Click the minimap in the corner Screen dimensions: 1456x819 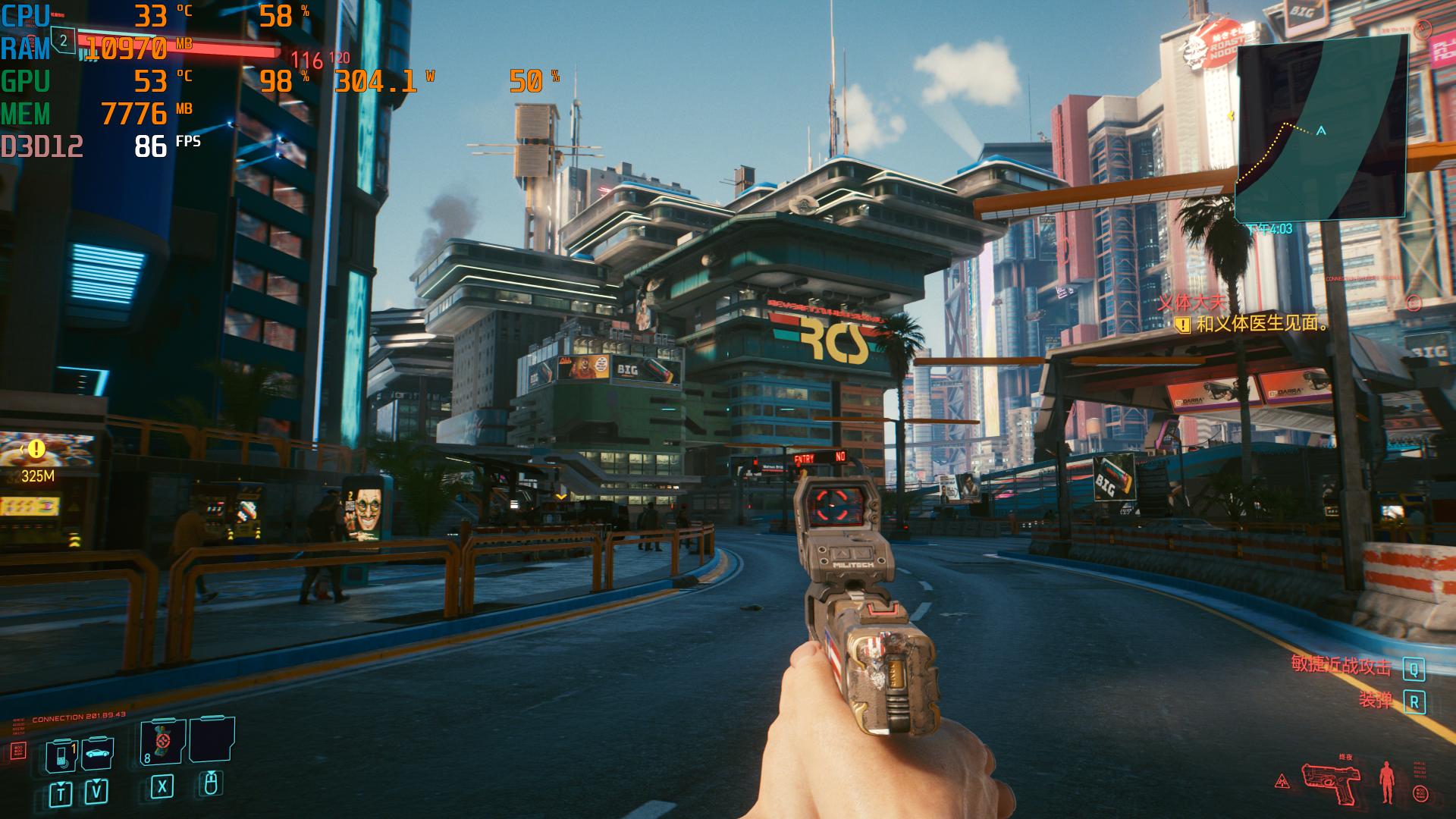click(x=1321, y=127)
